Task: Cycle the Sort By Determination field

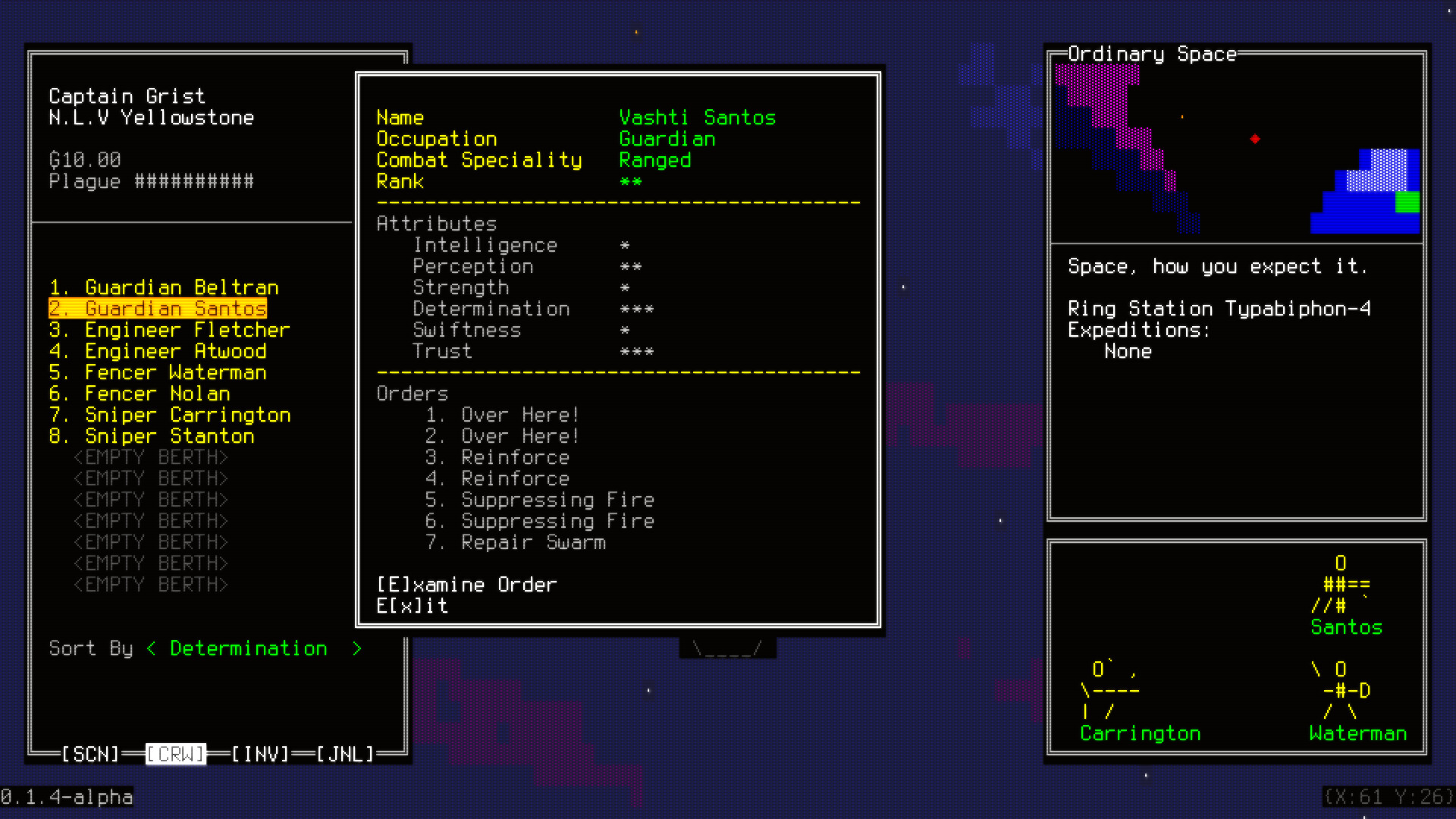Action: [248, 648]
